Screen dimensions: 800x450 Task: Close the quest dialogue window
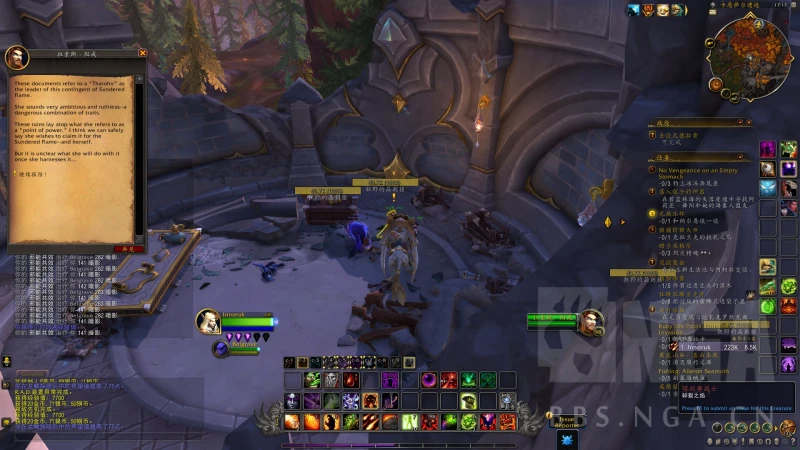click(142, 53)
